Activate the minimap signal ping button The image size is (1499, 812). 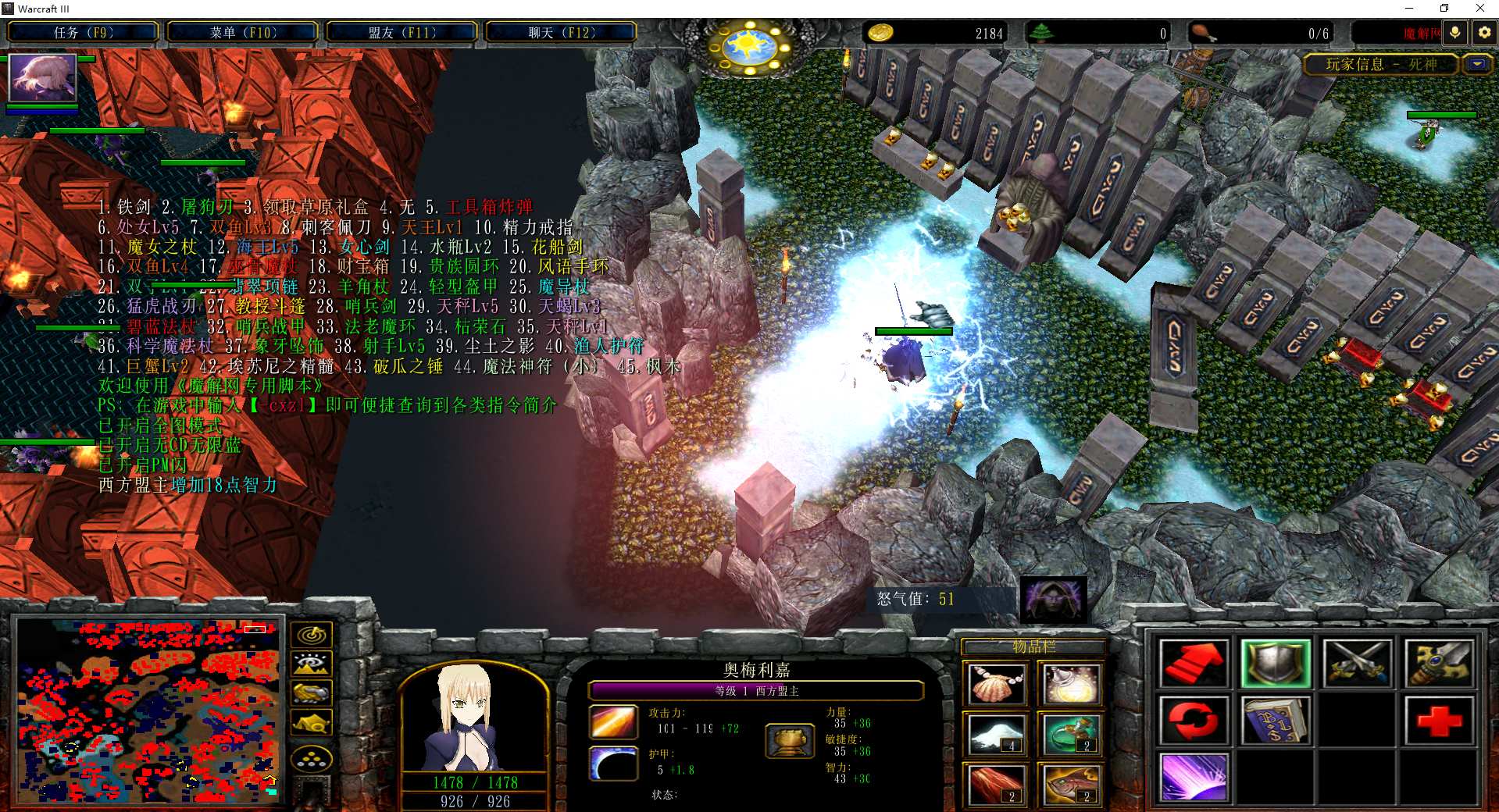click(312, 636)
